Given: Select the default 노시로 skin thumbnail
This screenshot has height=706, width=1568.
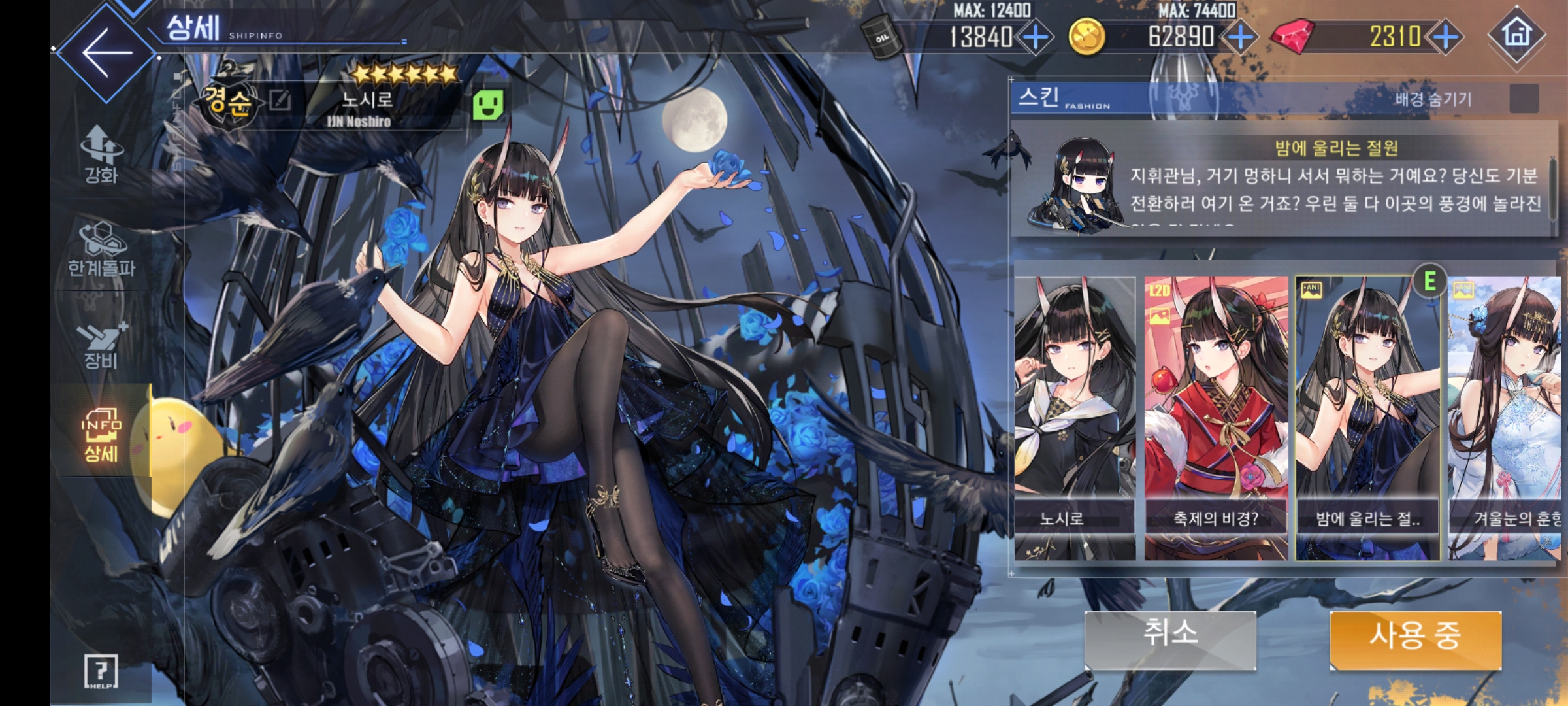Looking at the screenshot, I should [x=1075, y=418].
